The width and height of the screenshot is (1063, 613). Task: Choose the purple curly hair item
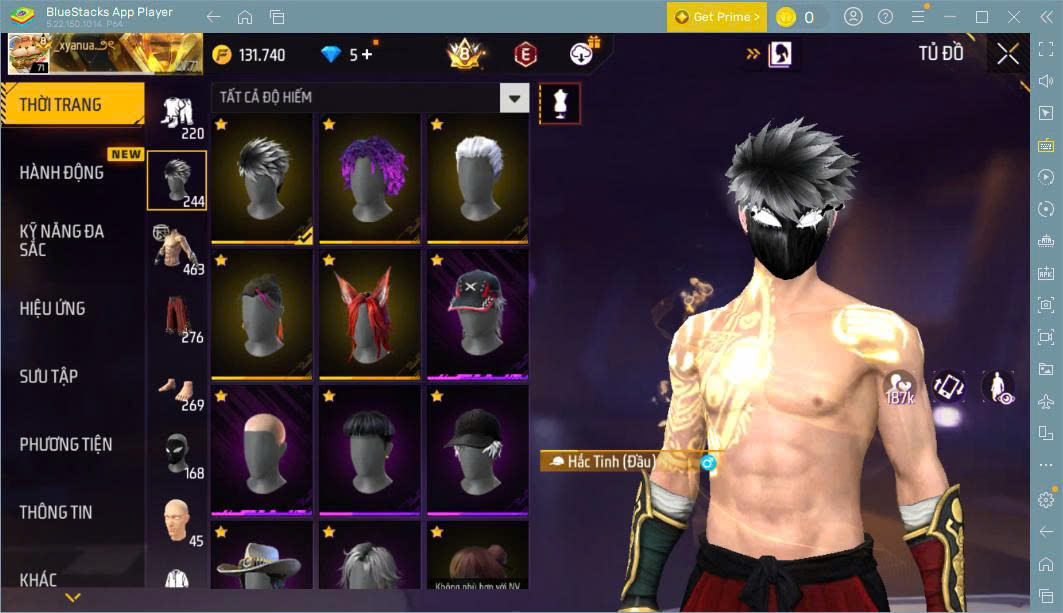click(369, 178)
